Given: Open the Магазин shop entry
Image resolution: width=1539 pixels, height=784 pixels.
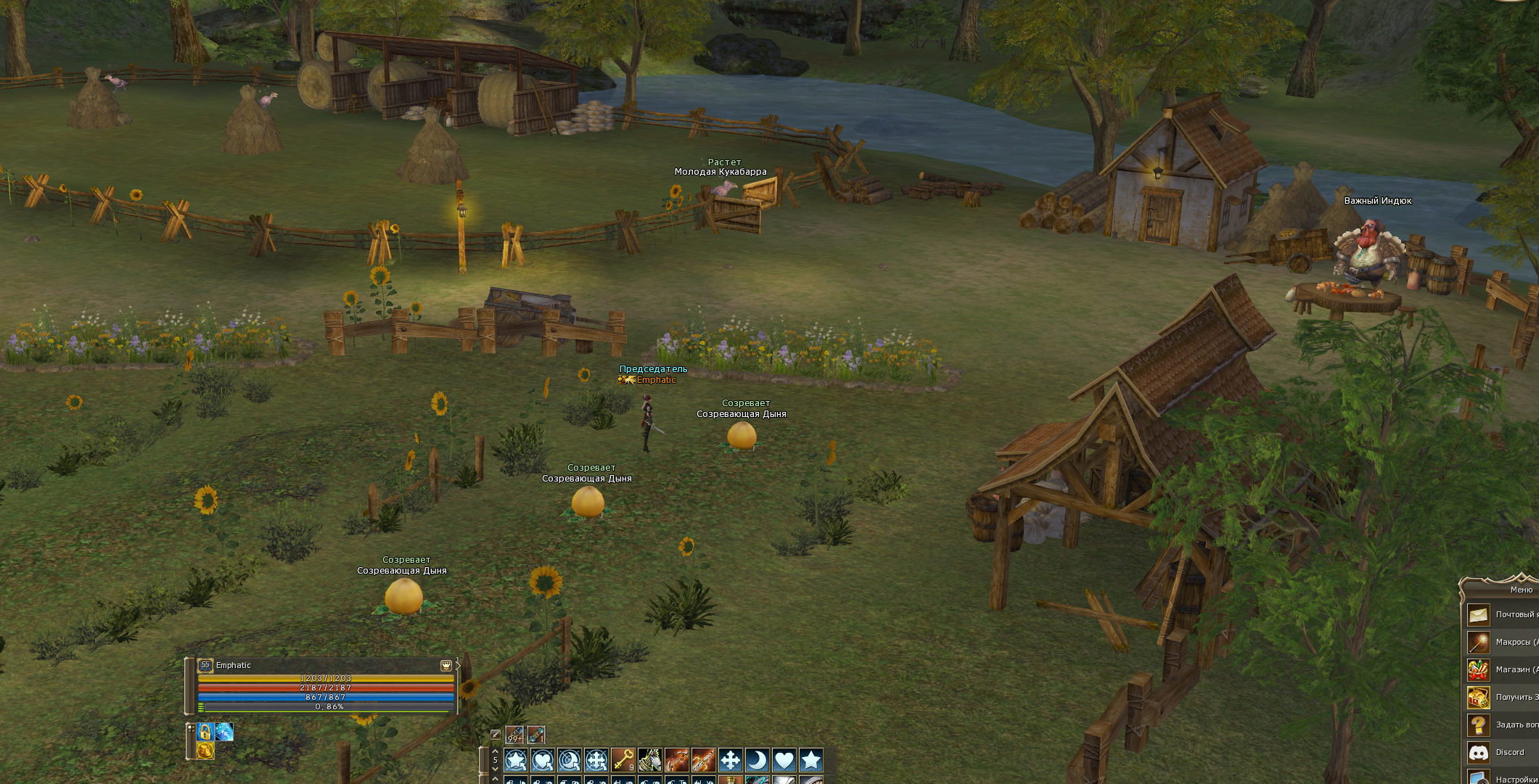Looking at the screenshot, I should pyautogui.click(x=1501, y=669).
